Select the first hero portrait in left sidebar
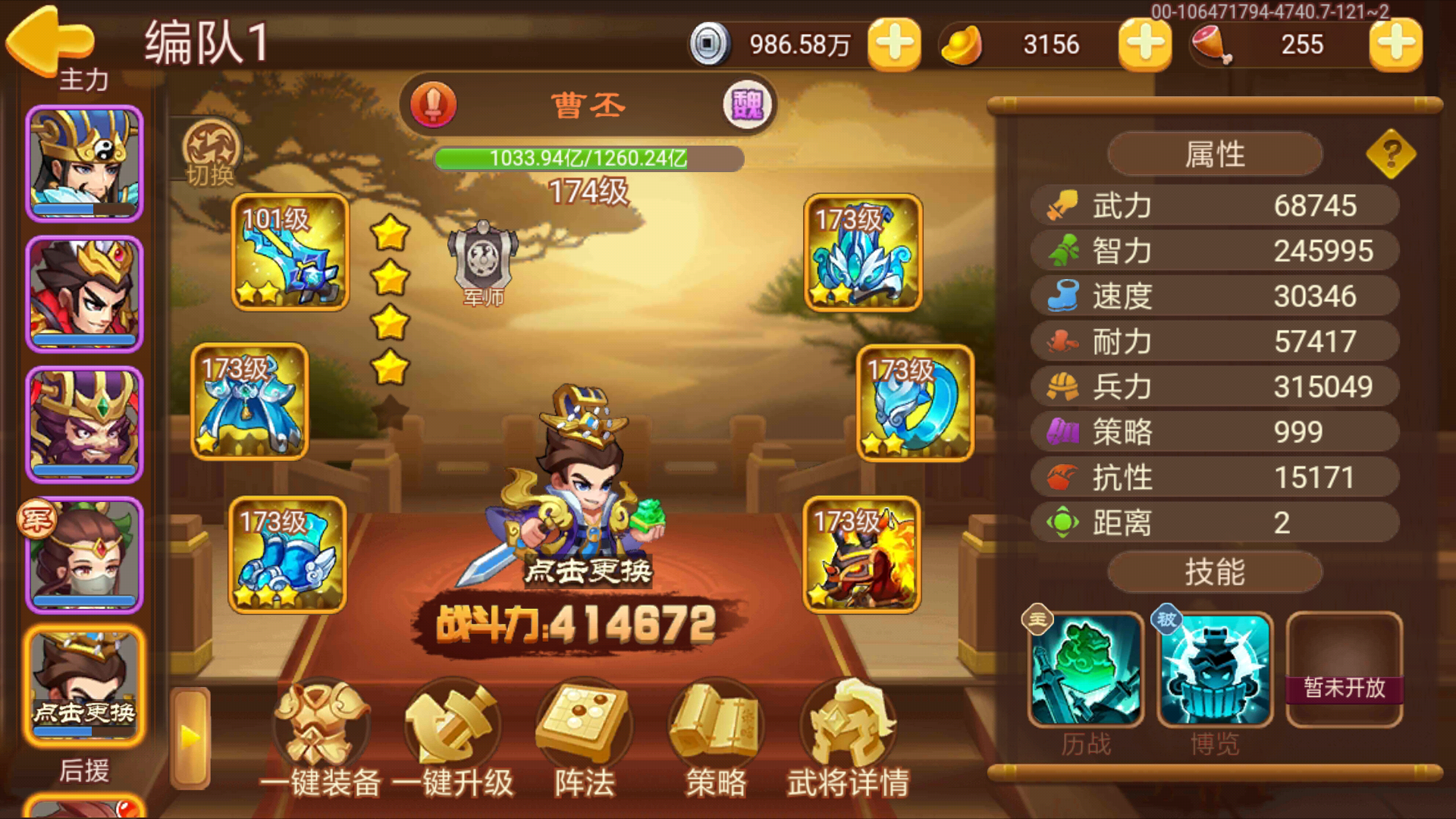Image resolution: width=1456 pixels, height=819 pixels. (83, 163)
